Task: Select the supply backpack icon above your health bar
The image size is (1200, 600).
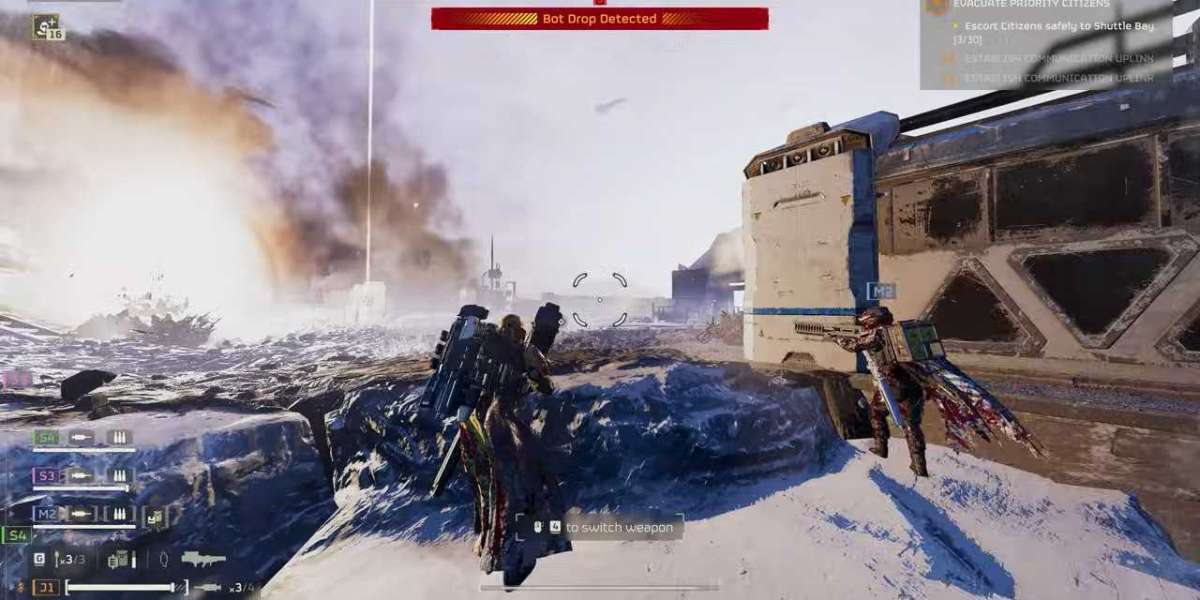Action: tap(120, 560)
